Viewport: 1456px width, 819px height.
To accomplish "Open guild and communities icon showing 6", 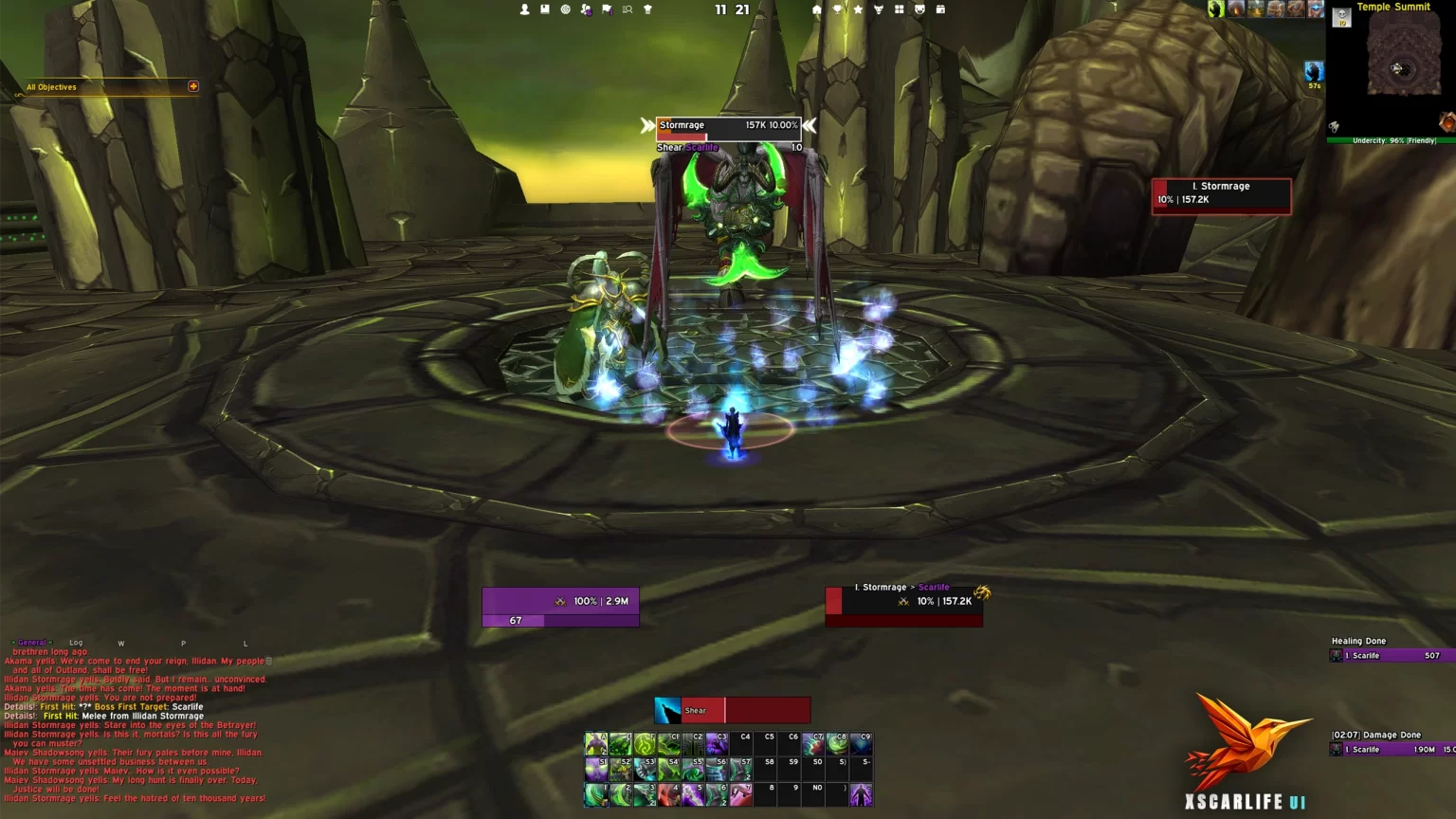I will point(586,9).
